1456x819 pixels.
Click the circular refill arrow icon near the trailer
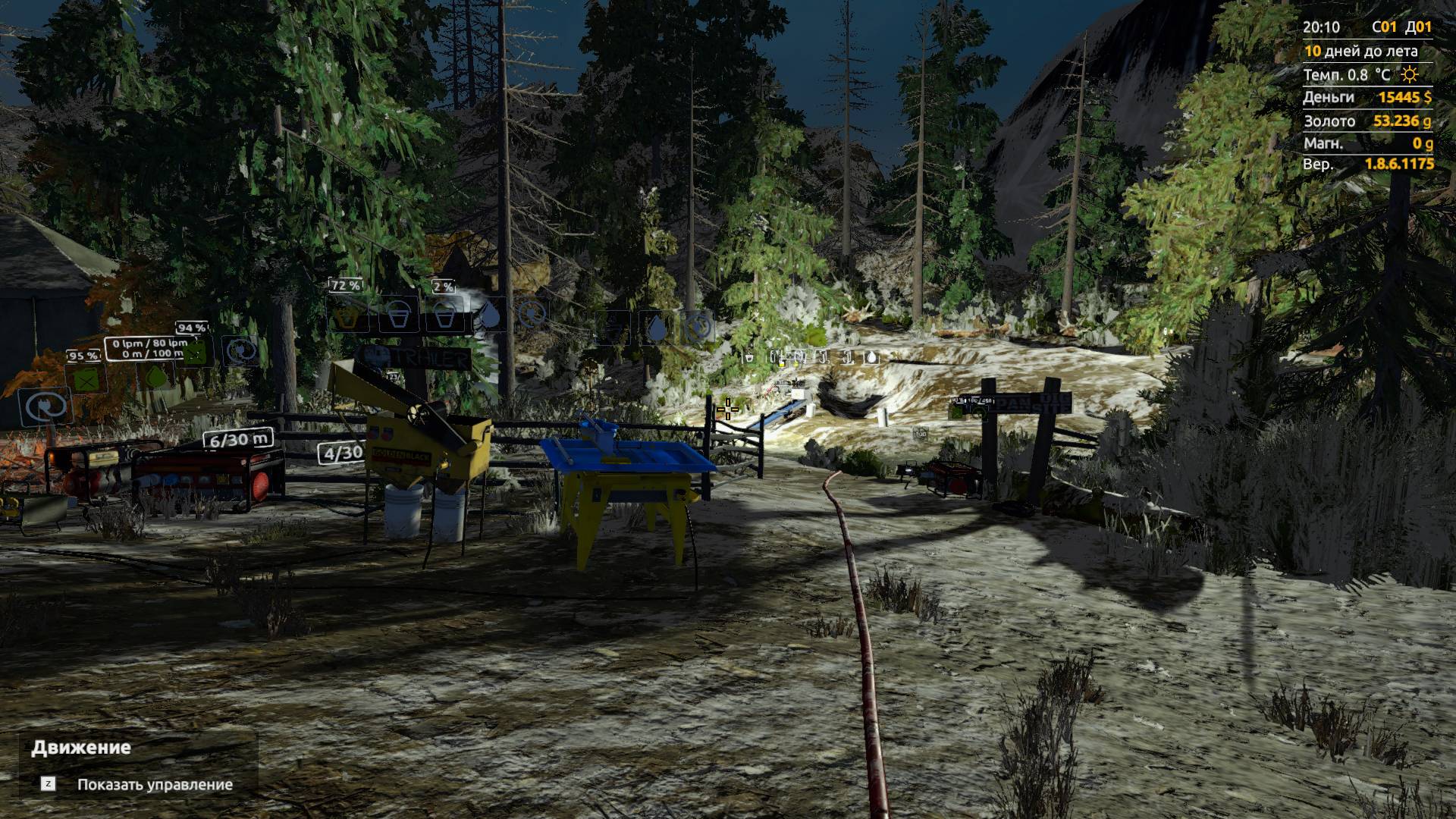531,313
